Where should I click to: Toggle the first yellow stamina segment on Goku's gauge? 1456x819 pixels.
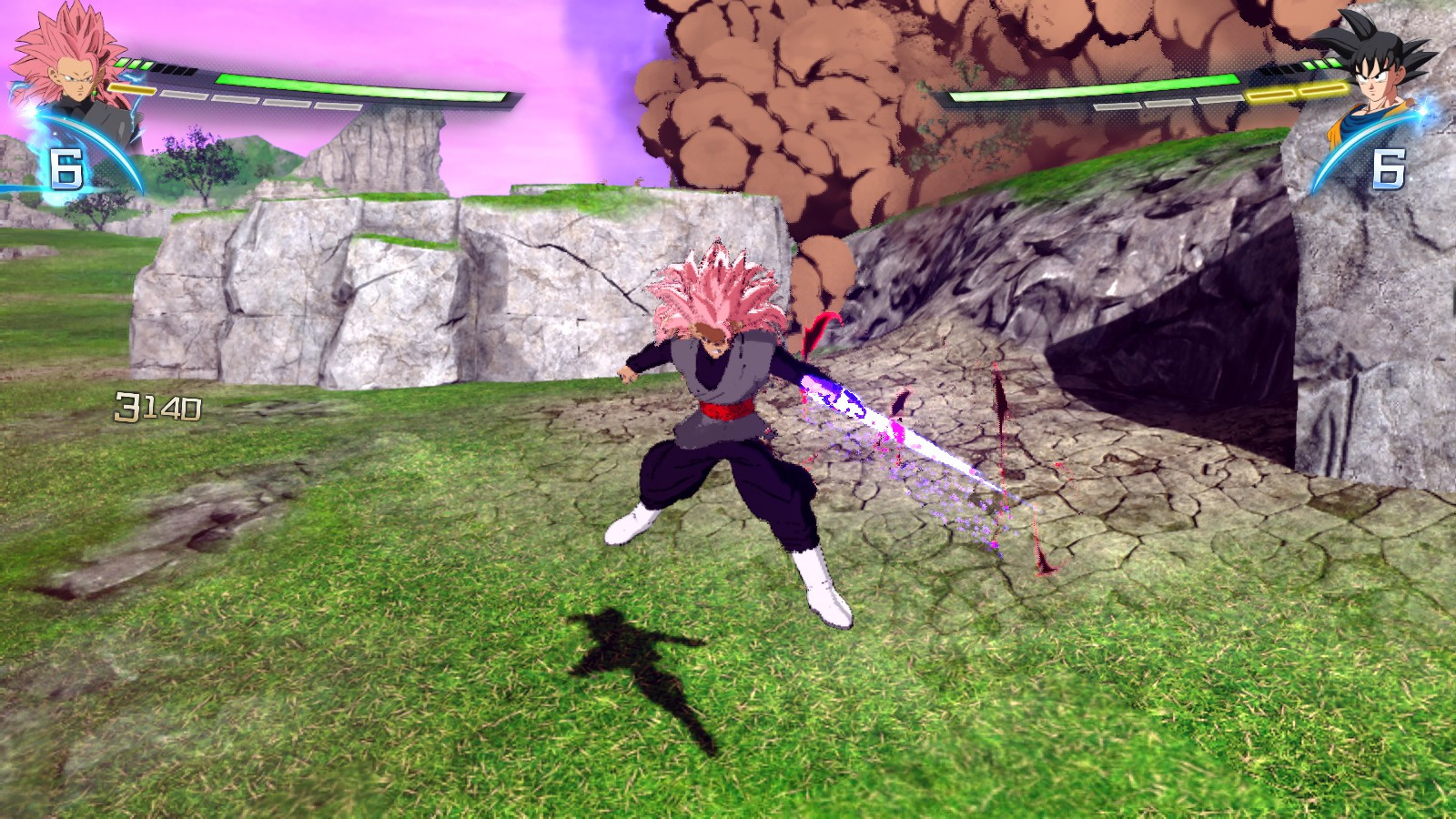click(x=1270, y=95)
